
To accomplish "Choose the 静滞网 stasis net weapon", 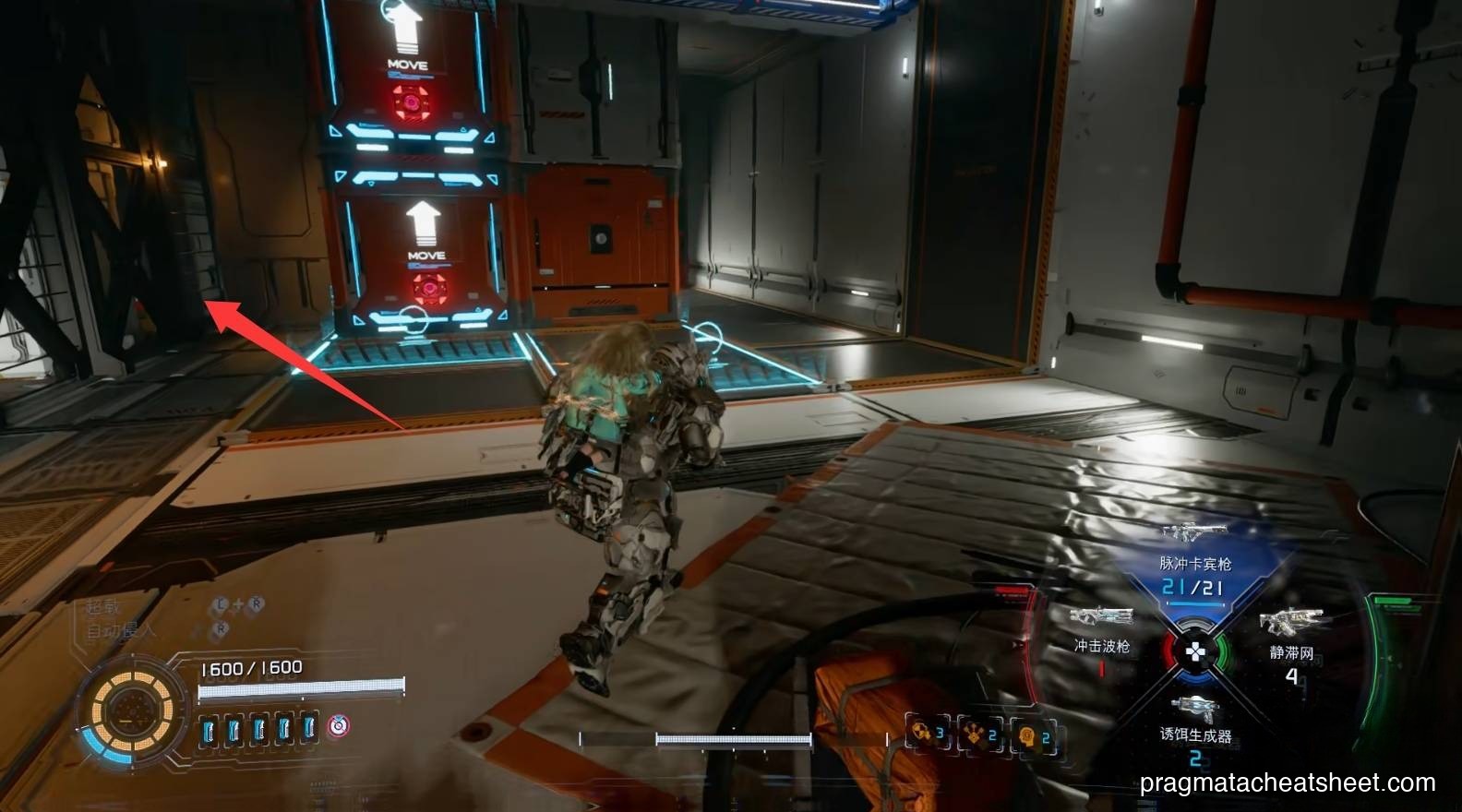I will click(x=1290, y=622).
